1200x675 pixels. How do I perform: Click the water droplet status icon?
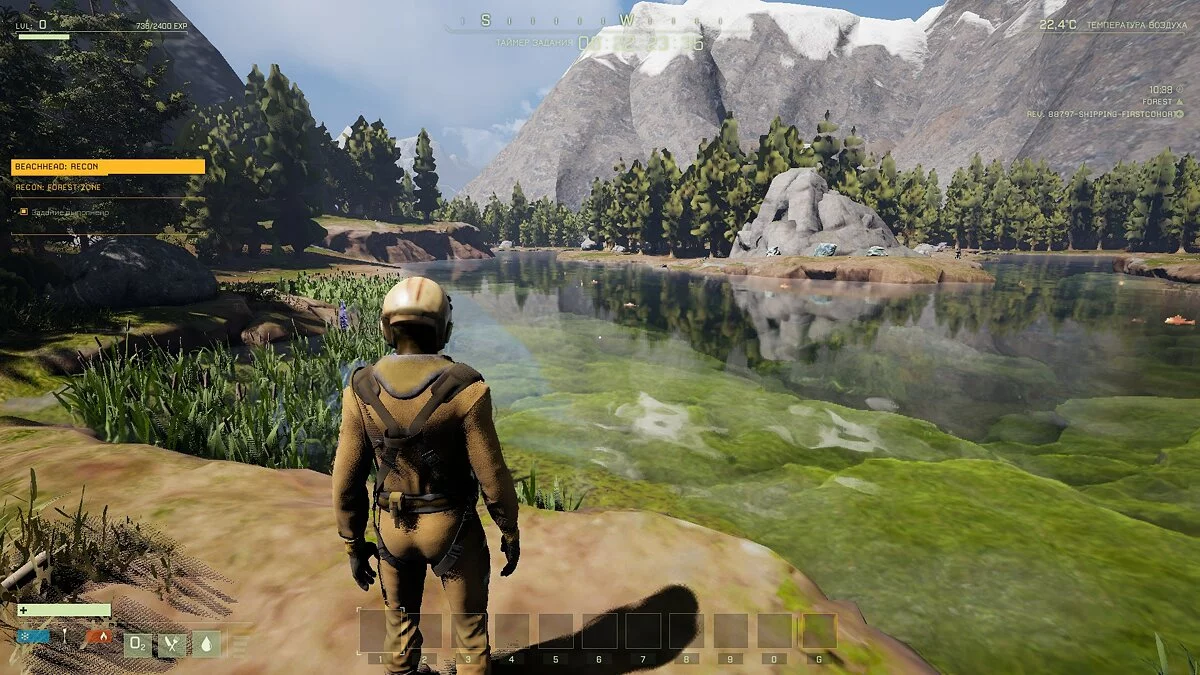(x=206, y=645)
